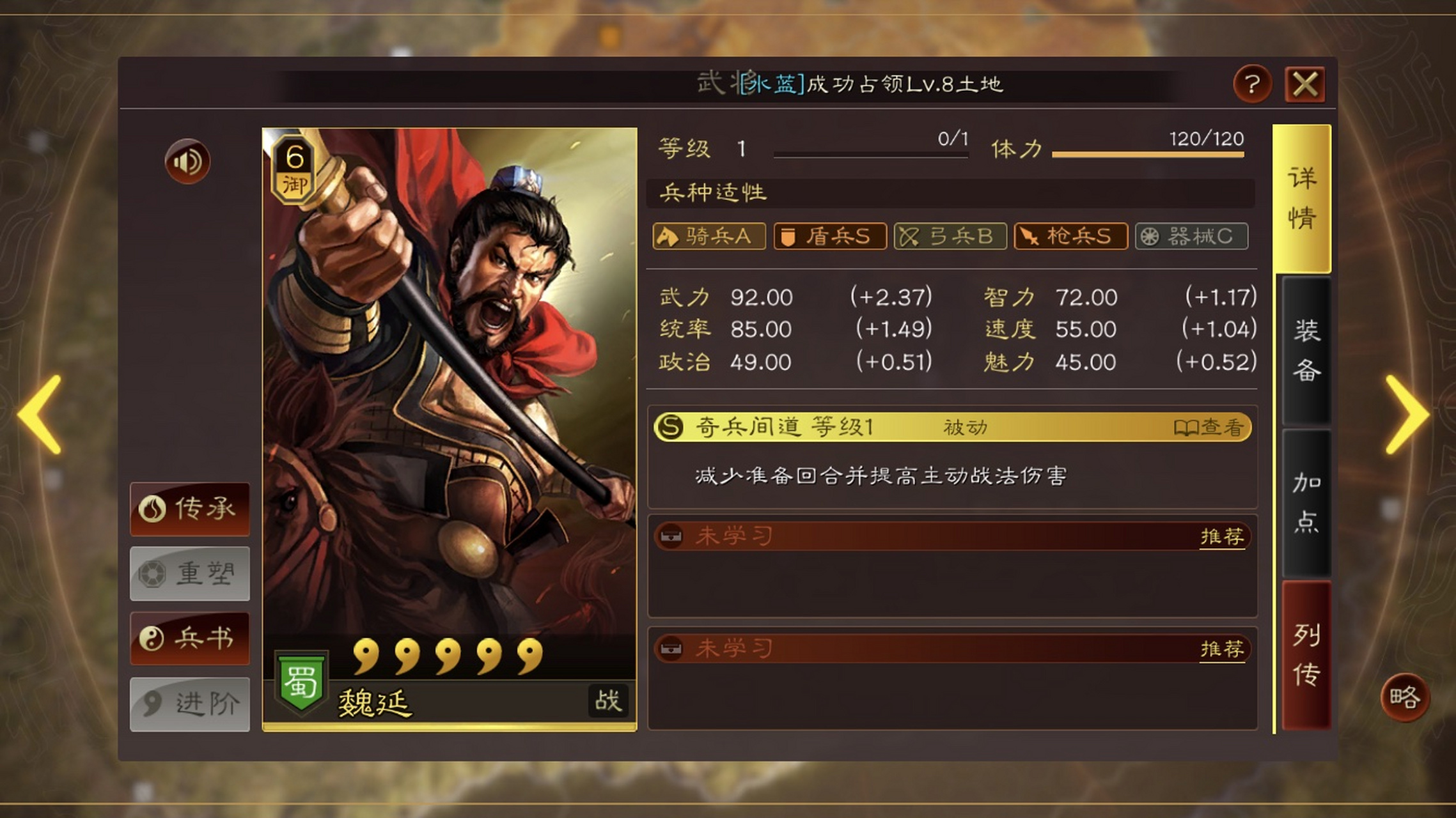The width and height of the screenshot is (1456, 818).
Task: Expand the second 未学习 skill slot
Action: [729, 649]
